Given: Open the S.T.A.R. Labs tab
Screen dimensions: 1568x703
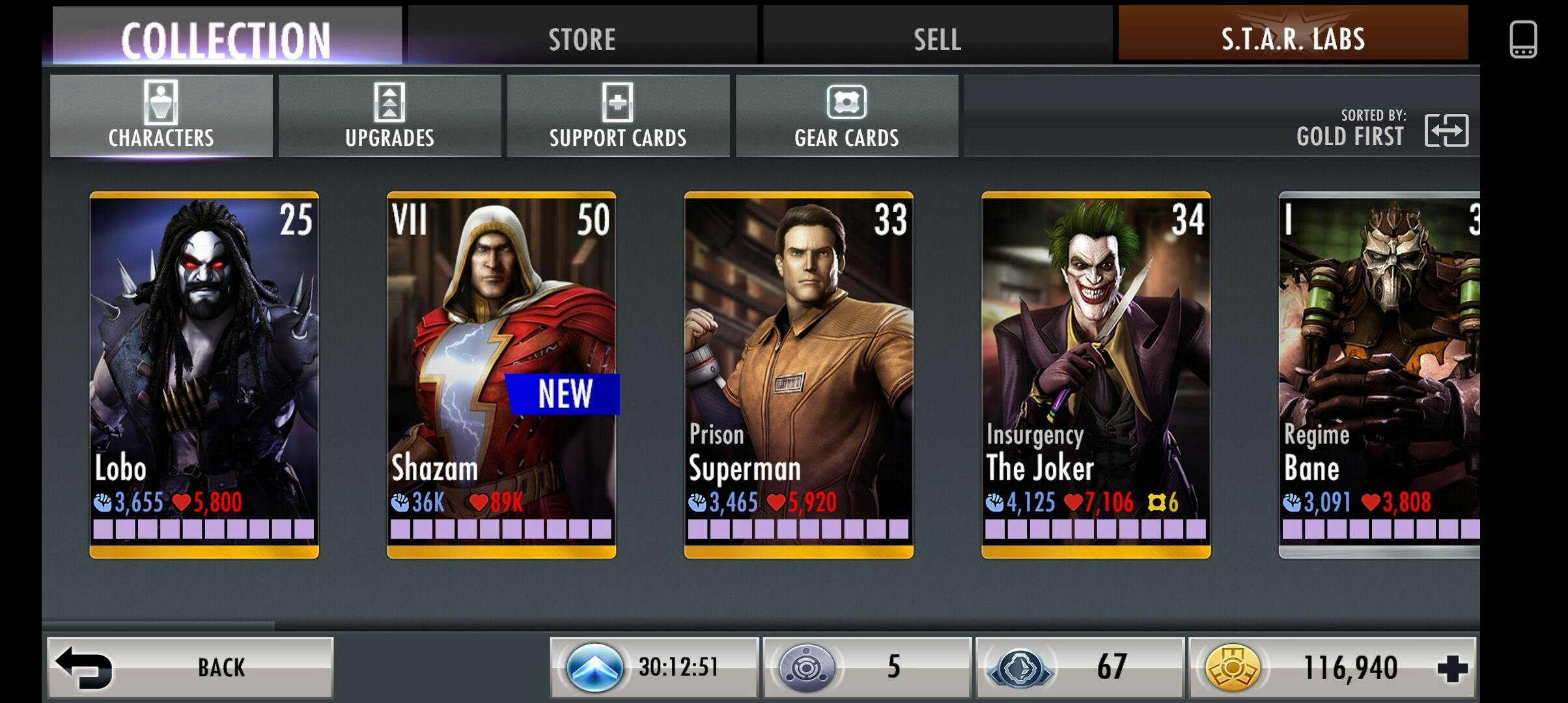Looking at the screenshot, I should pyautogui.click(x=1293, y=38).
